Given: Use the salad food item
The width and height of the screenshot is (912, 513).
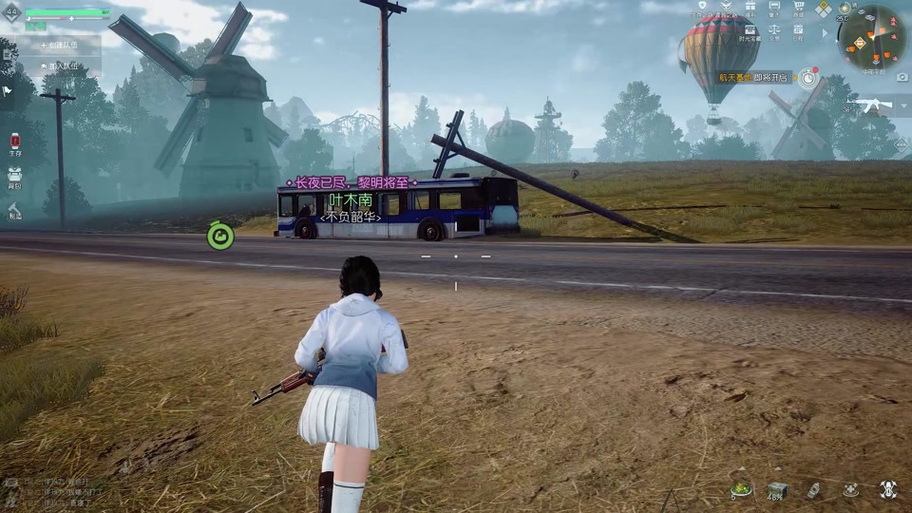Looking at the screenshot, I should pos(741,489).
